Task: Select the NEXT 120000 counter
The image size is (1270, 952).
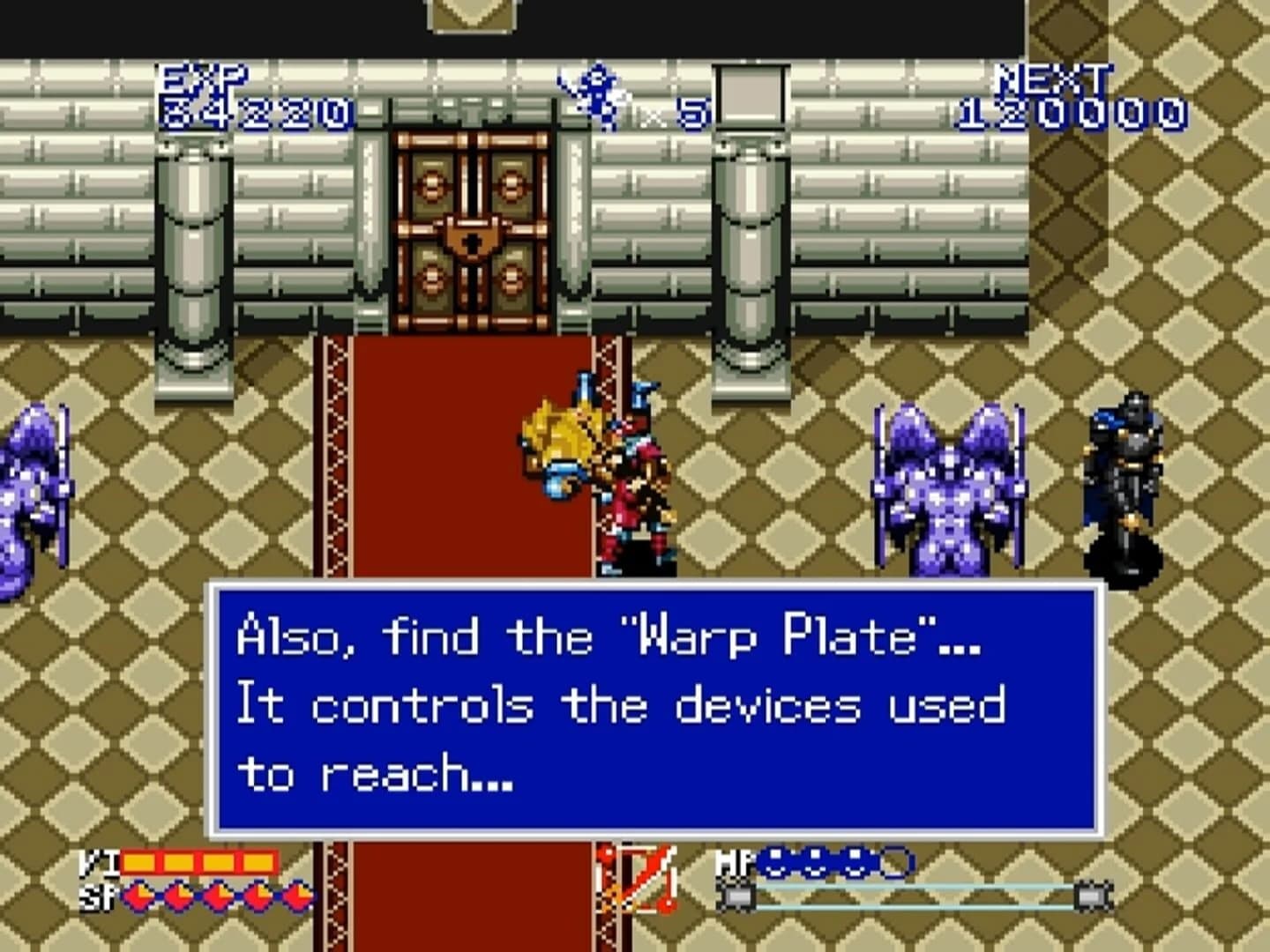Action: [1064, 93]
